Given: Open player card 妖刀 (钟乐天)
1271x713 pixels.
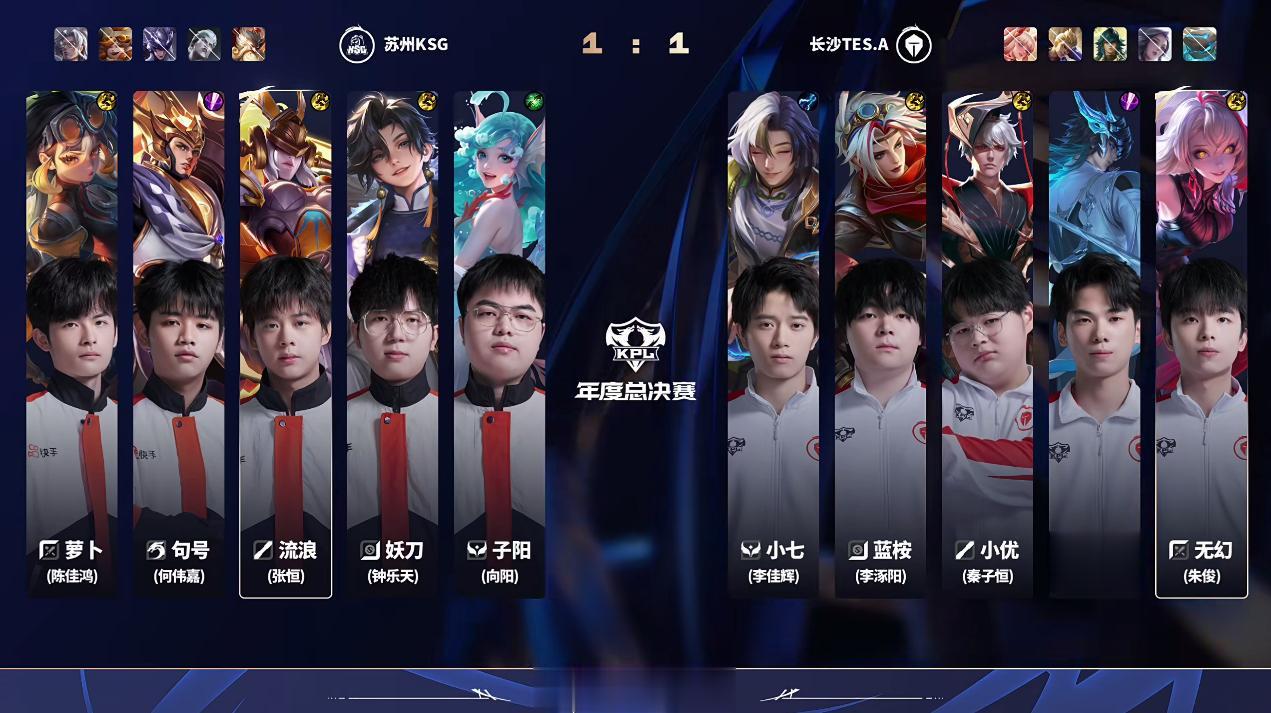Looking at the screenshot, I should 392,345.
